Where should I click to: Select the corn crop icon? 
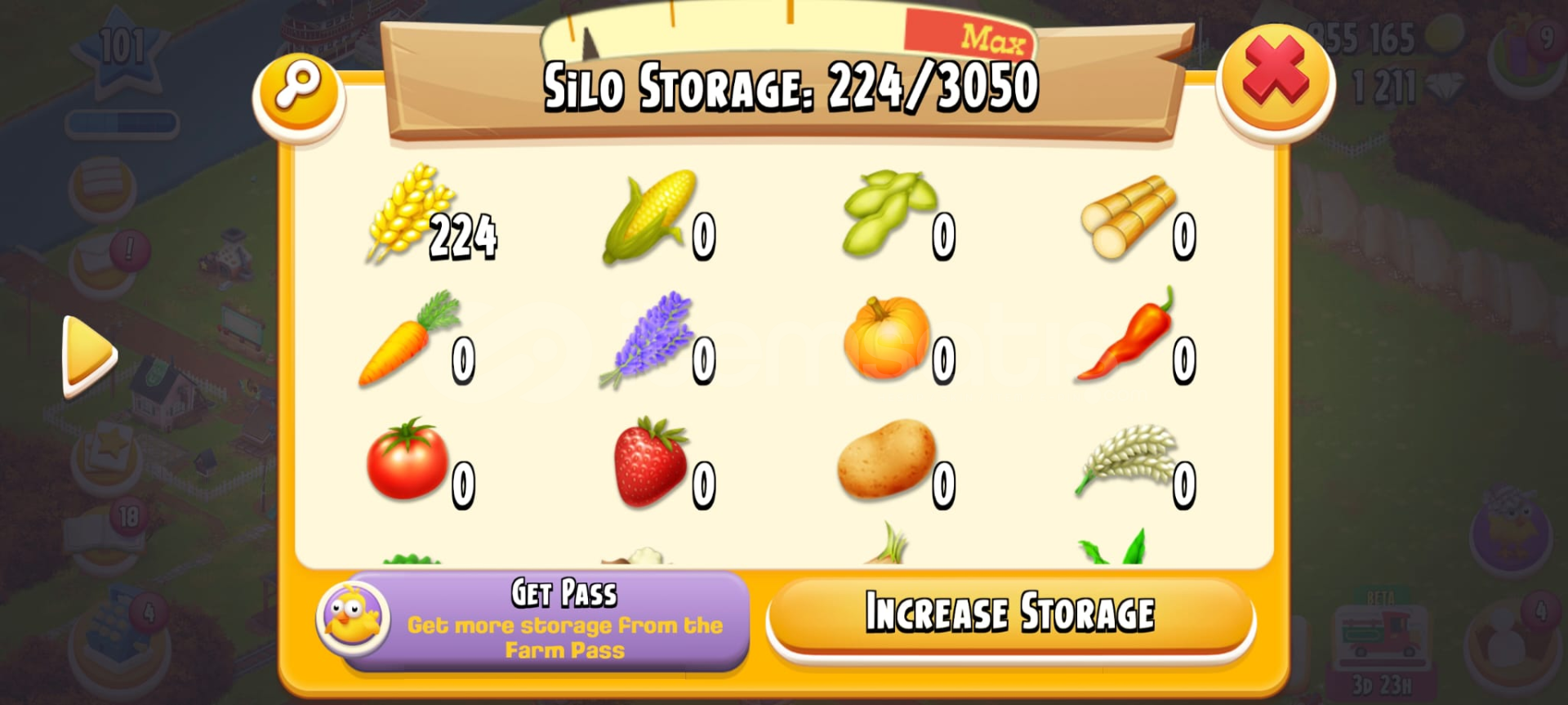(x=649, y=216)
